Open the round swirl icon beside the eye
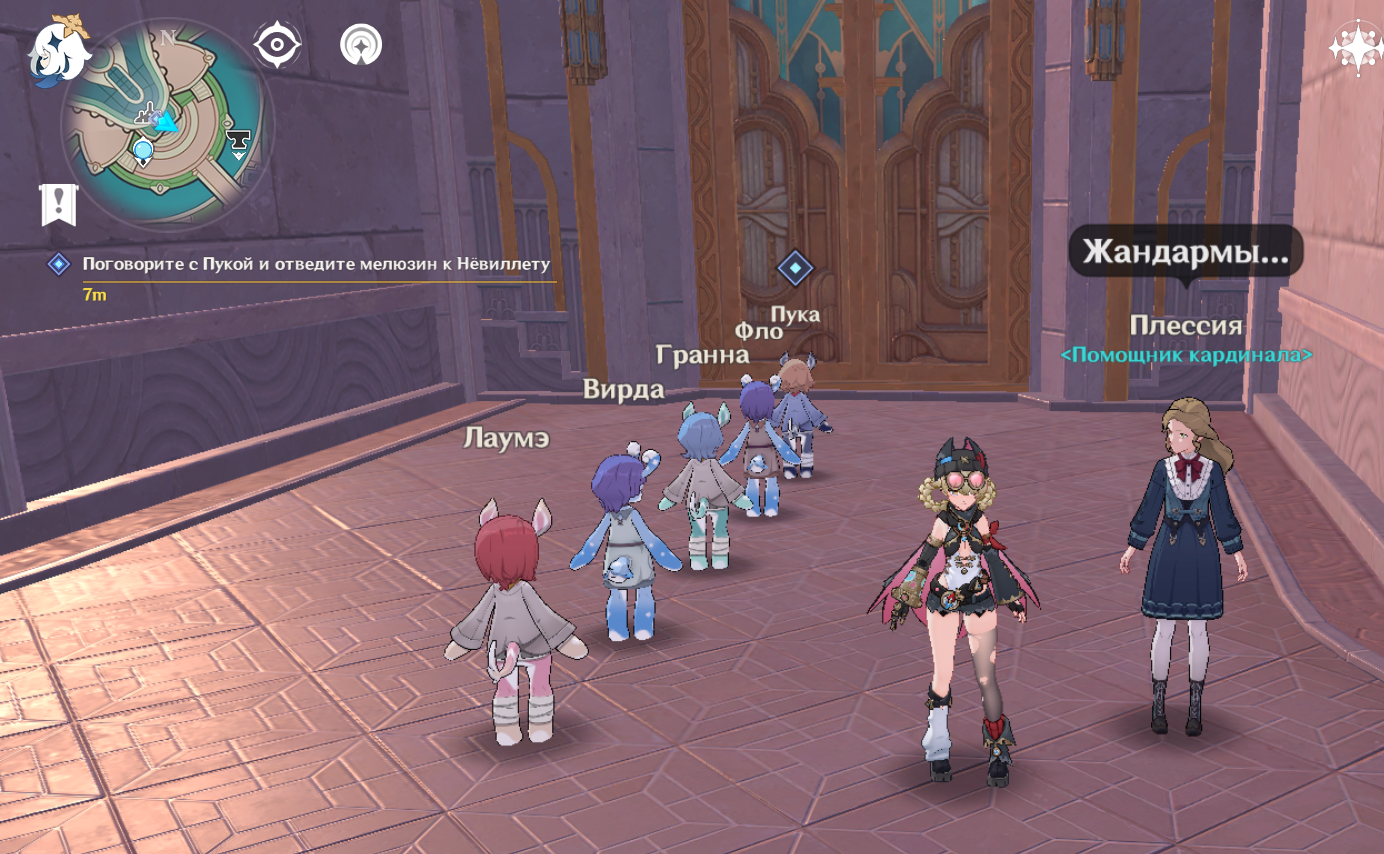The image size is (1384, 854). pyautogui.click(x=360, y=45)
